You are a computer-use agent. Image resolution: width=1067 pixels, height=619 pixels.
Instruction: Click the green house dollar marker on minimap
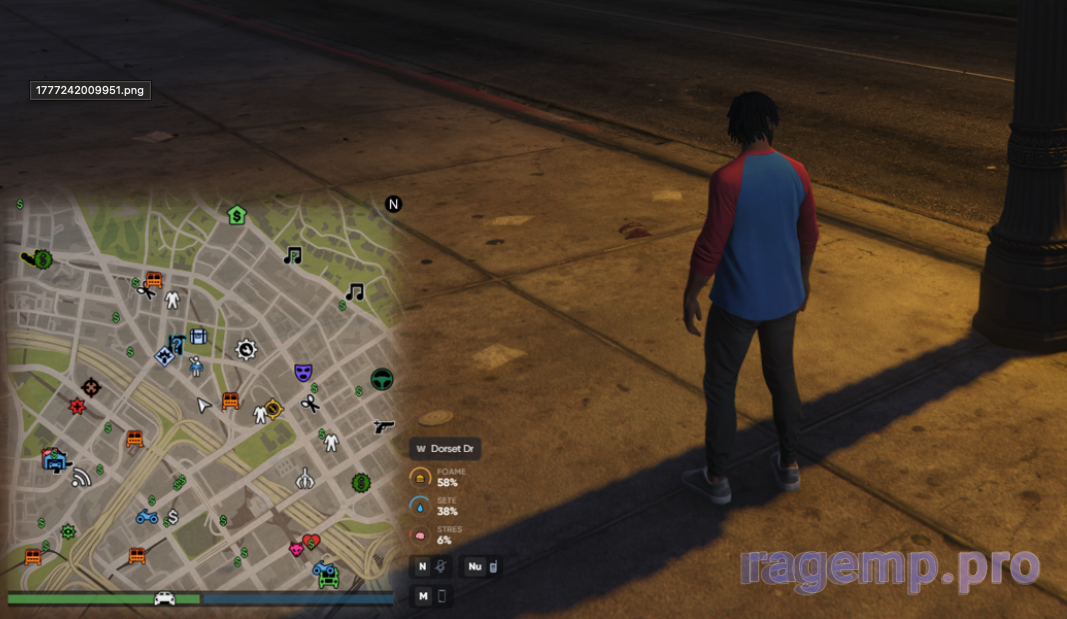236,214
